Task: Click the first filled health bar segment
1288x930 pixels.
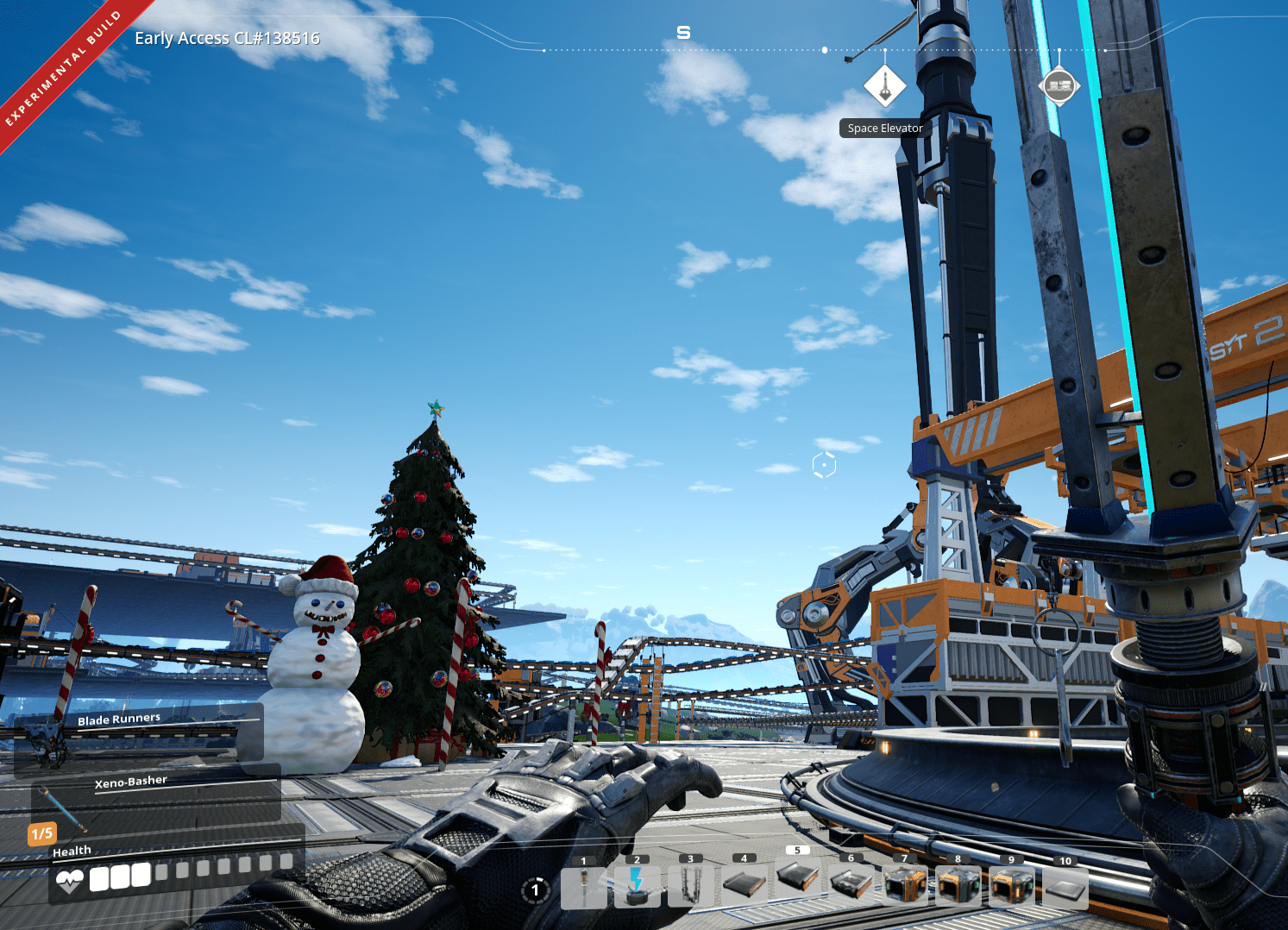Action: pyautogui.click(x=97, y=879)
